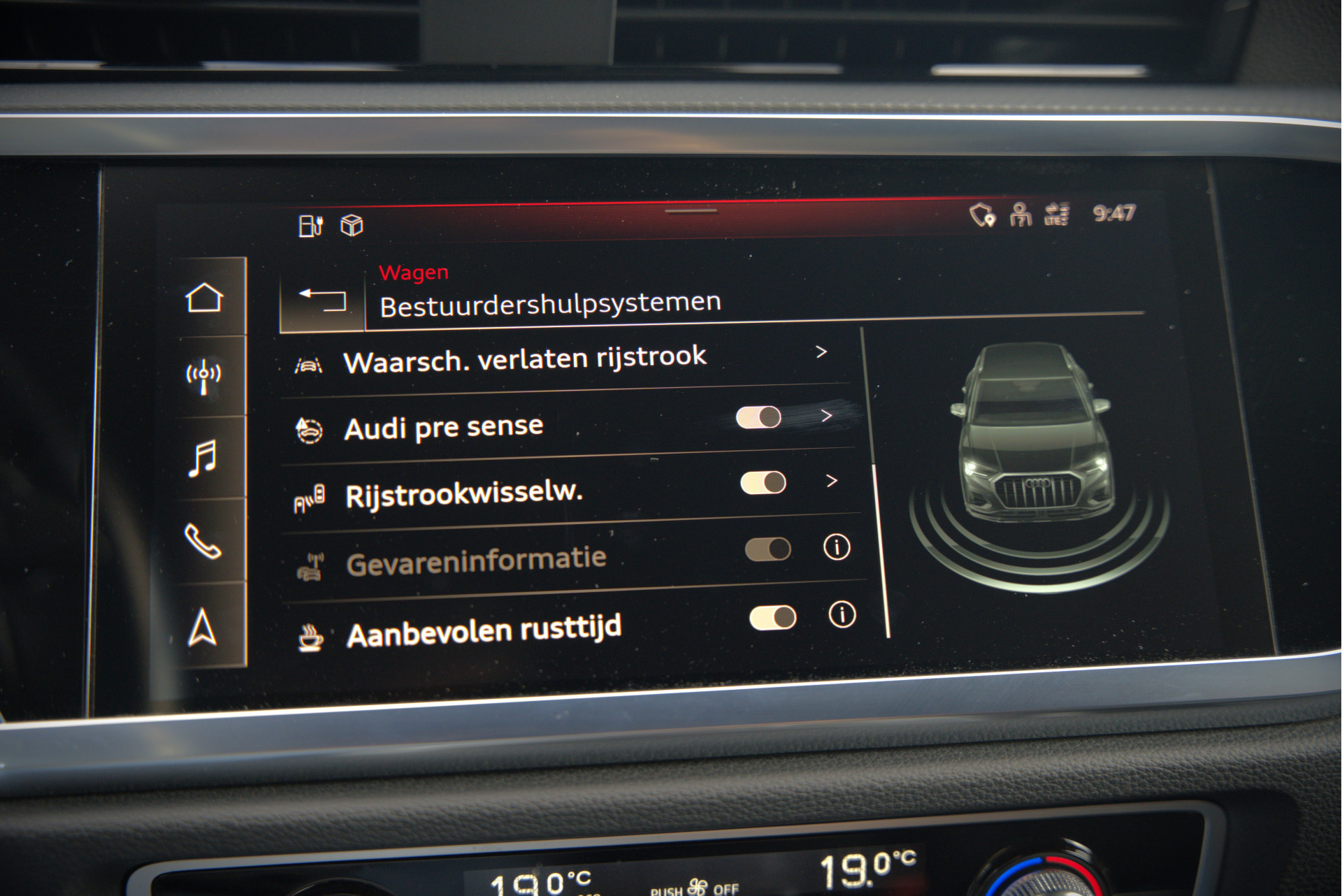1342x896 pixels.
Task: Open the music note media menu
Action: 203,458
